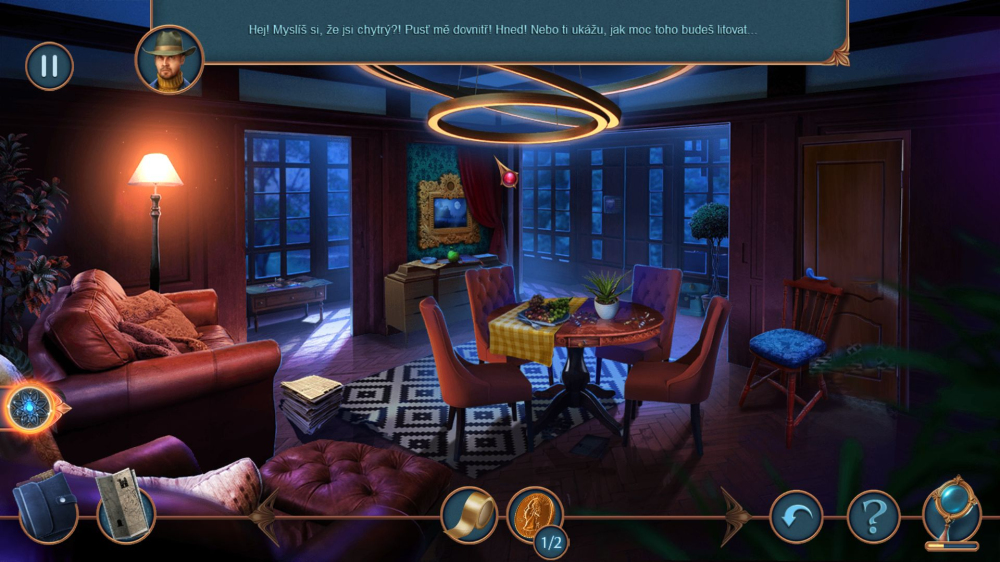Show next inventory items with right arrow
1000x562 pixels.
[735, 516]
